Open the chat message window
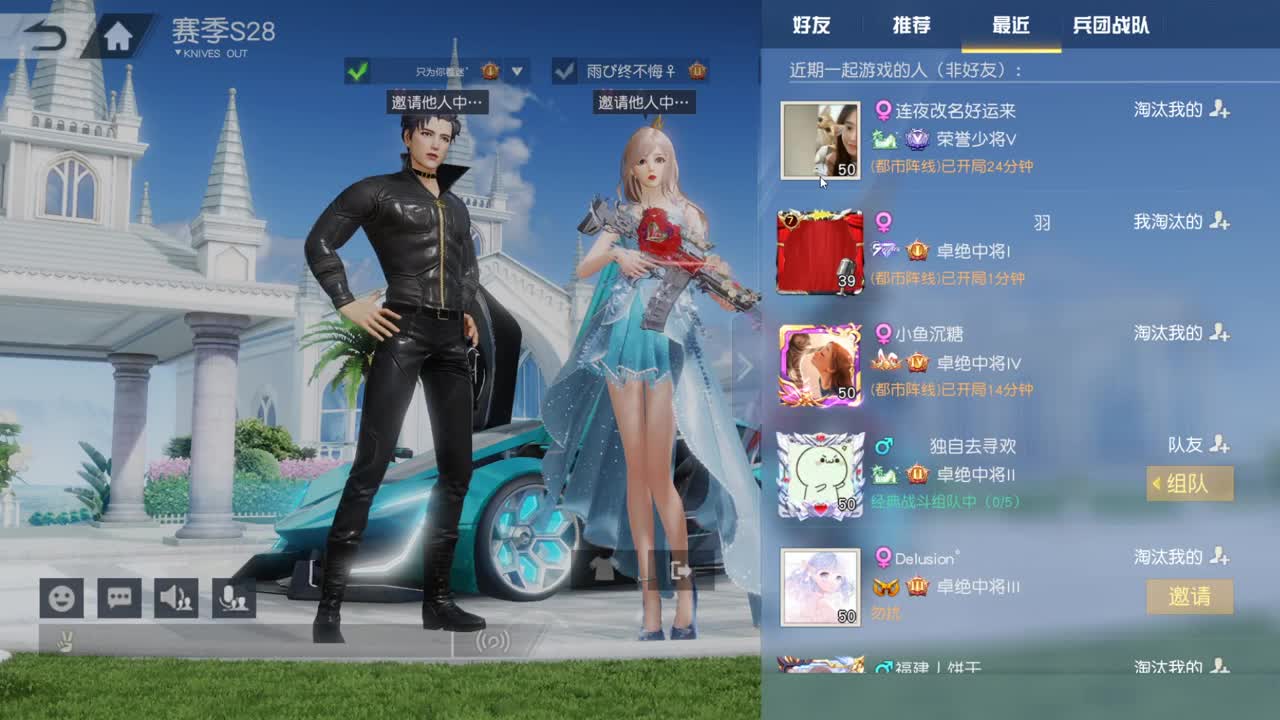This screenshot has width=1280, height=720. click(119, 597)
